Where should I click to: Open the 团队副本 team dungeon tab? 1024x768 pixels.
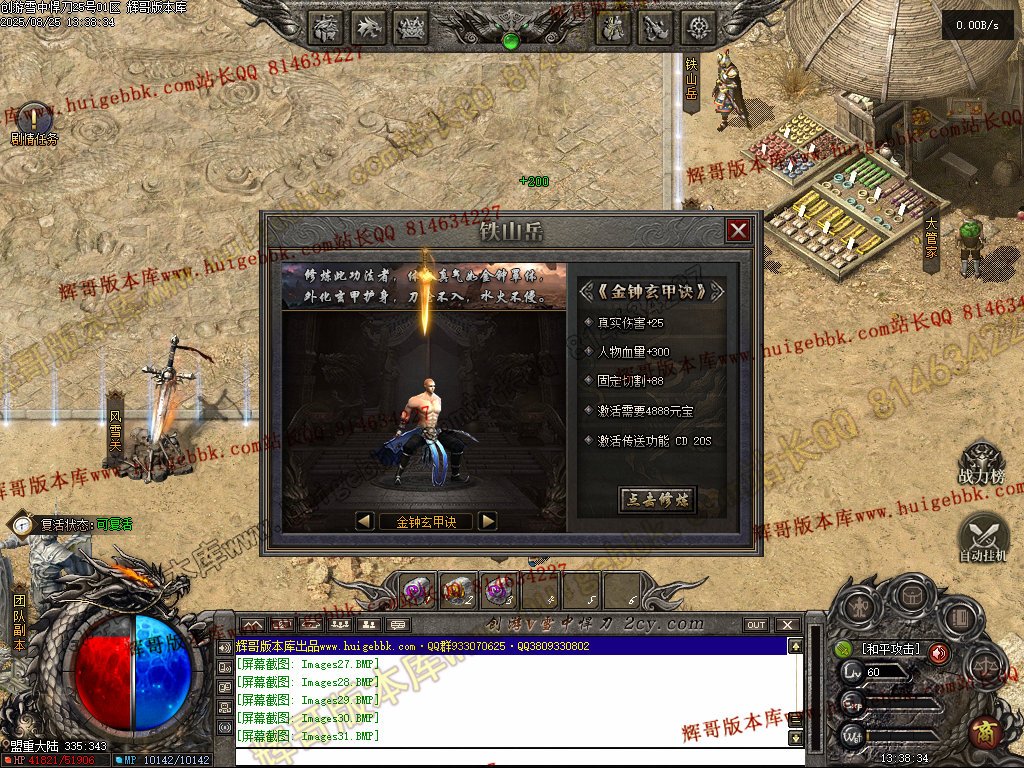pos(19,623)
